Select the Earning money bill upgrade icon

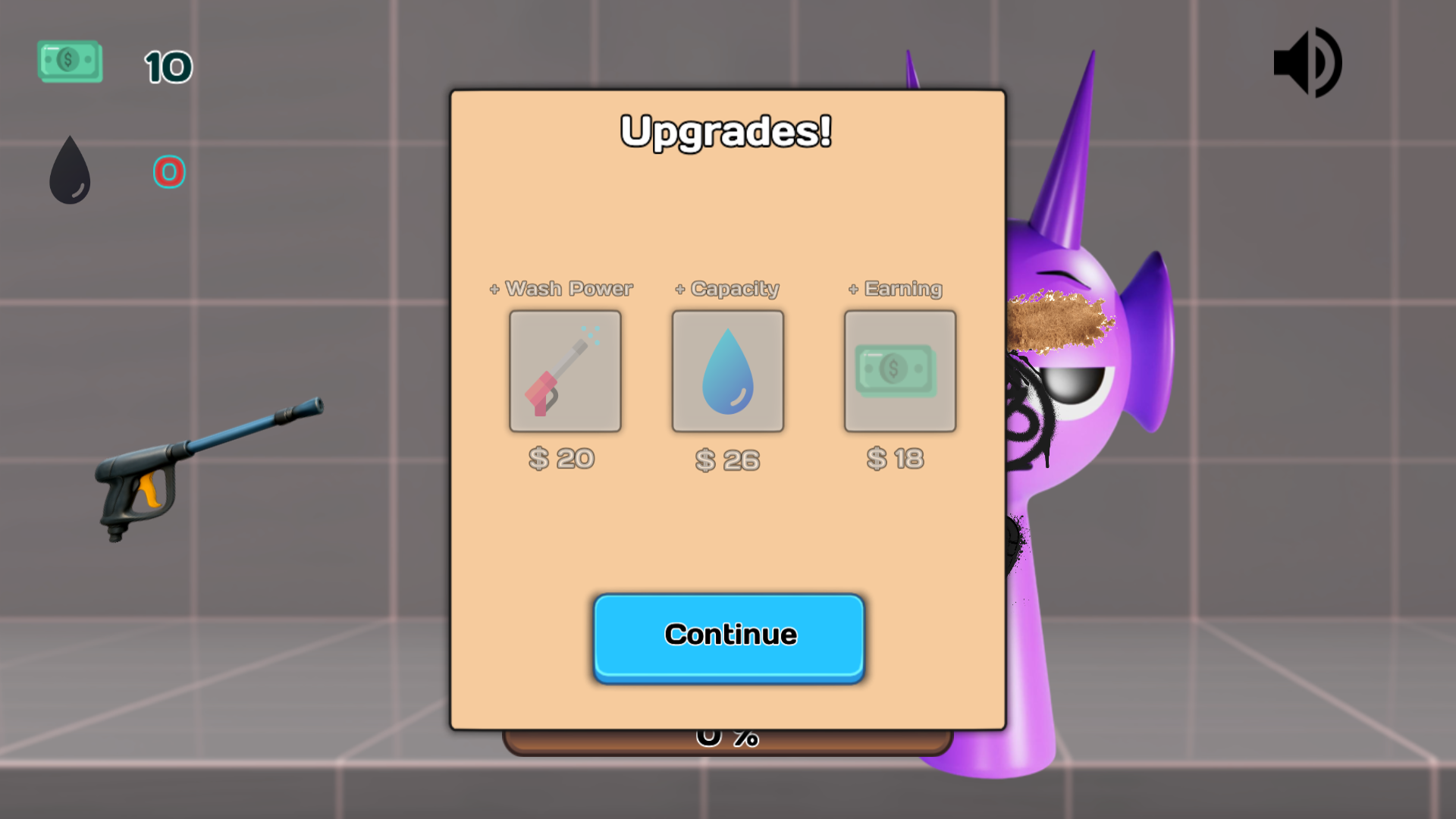coord(899,370)
